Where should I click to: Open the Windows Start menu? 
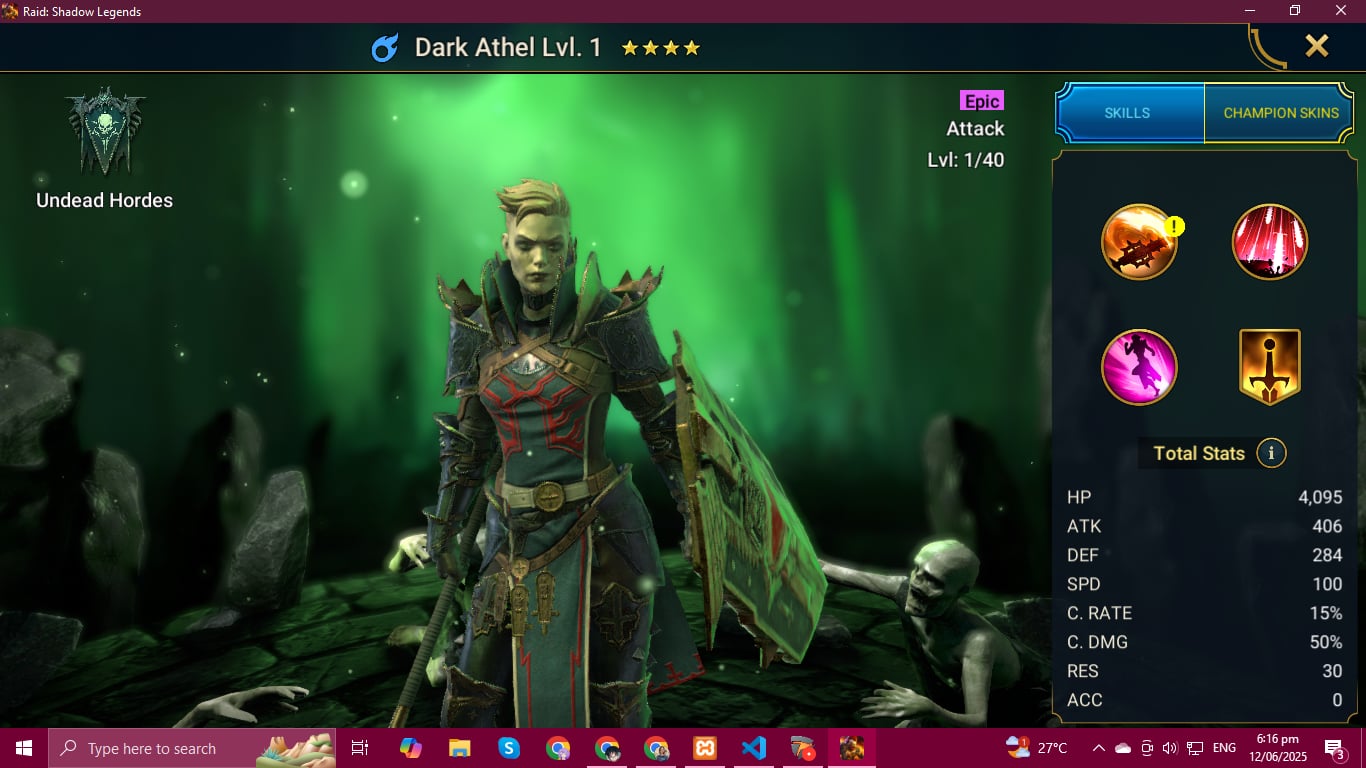[x=24, y=748]
